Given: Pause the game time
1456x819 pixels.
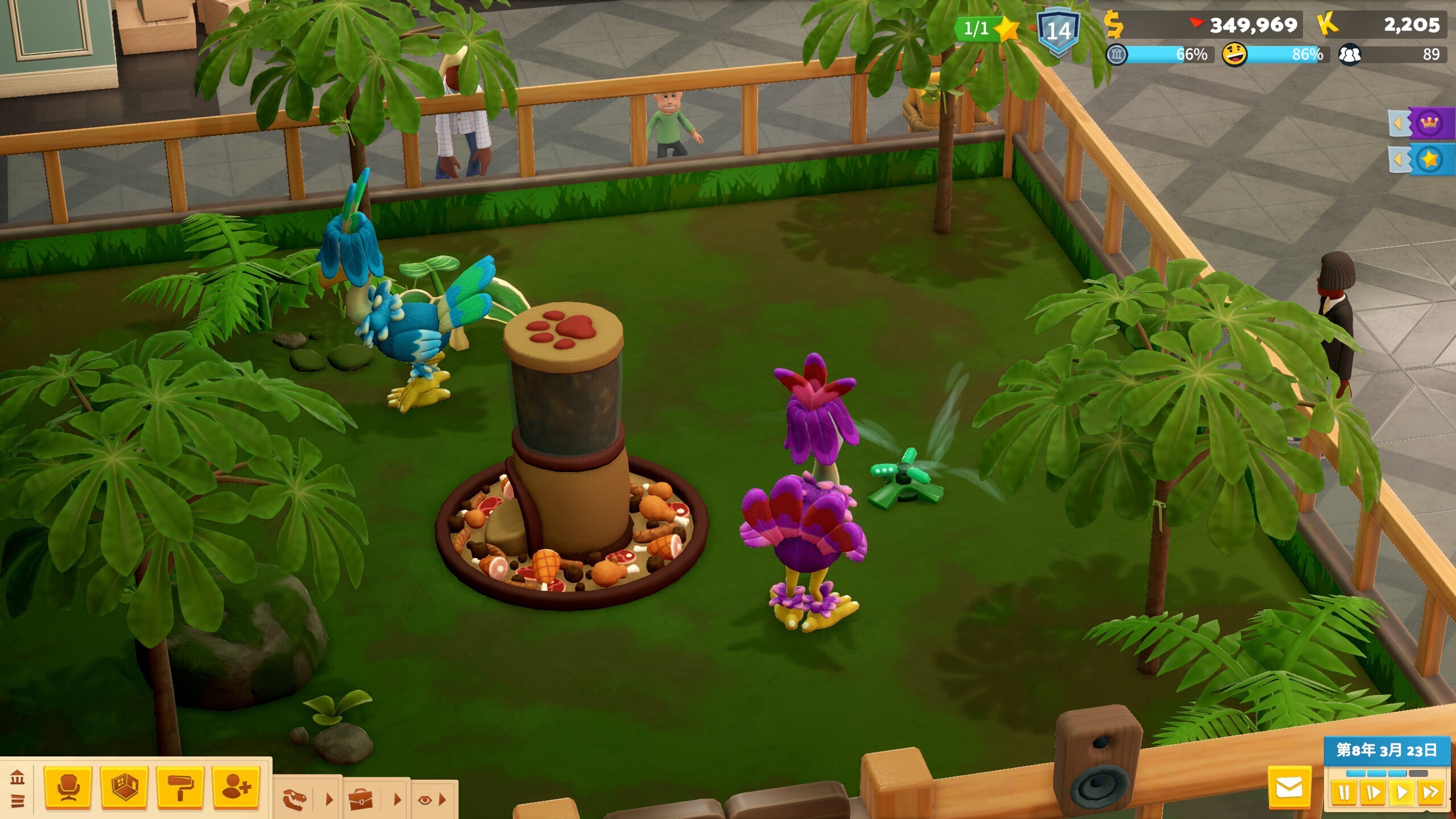Looking at the screenshot, I should tap(1344, 793).
